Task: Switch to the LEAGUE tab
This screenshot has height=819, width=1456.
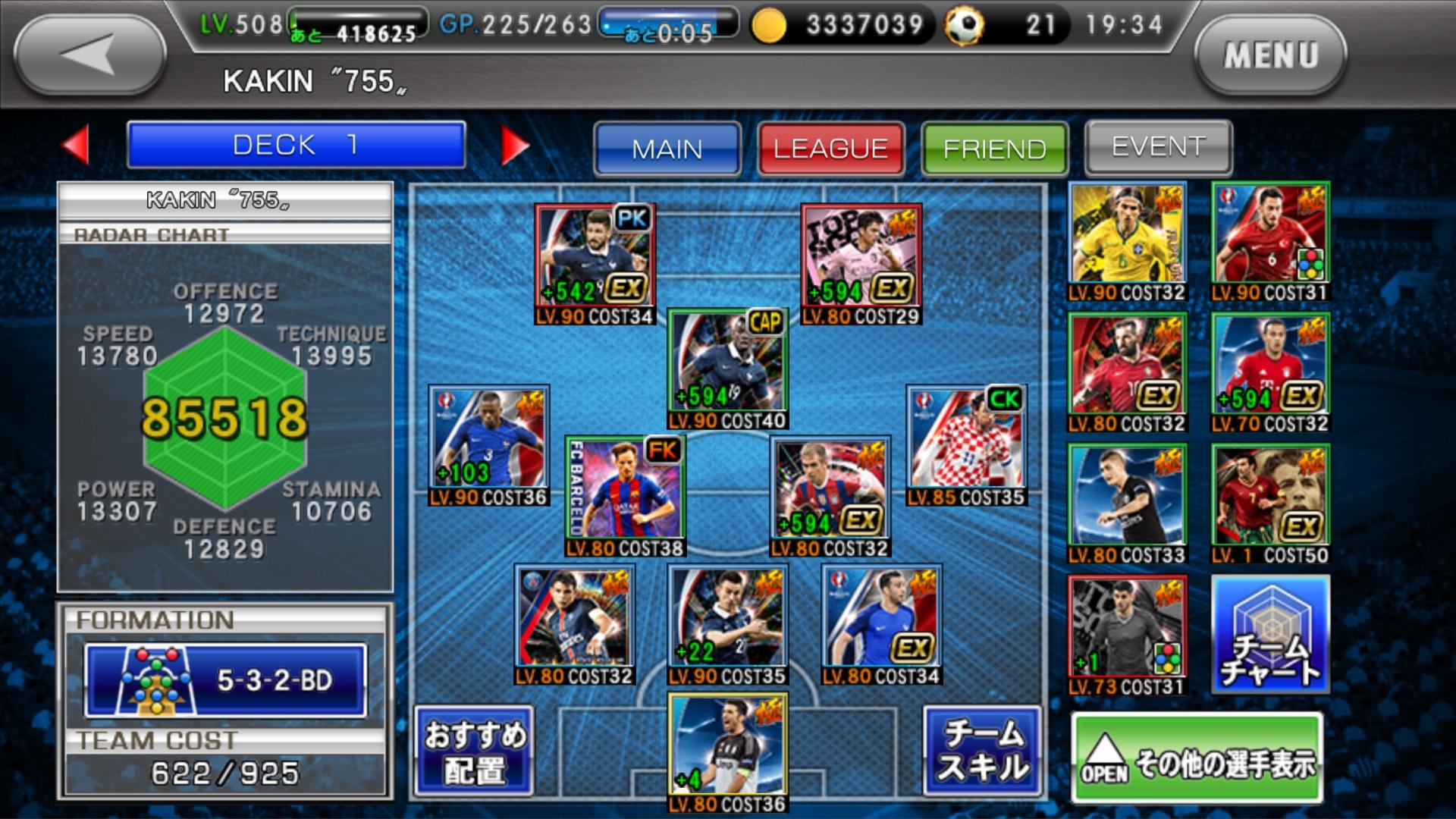Action: pos(831,148)
